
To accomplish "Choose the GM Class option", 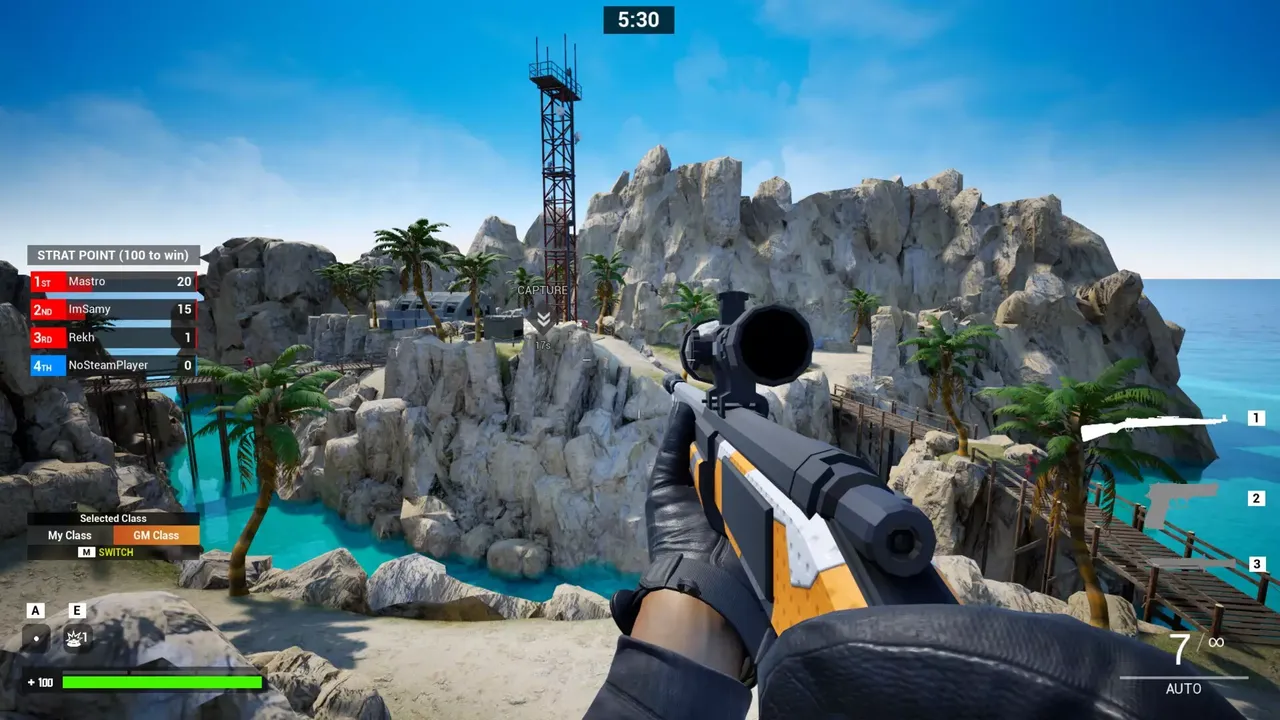I will tap(156, 535).
